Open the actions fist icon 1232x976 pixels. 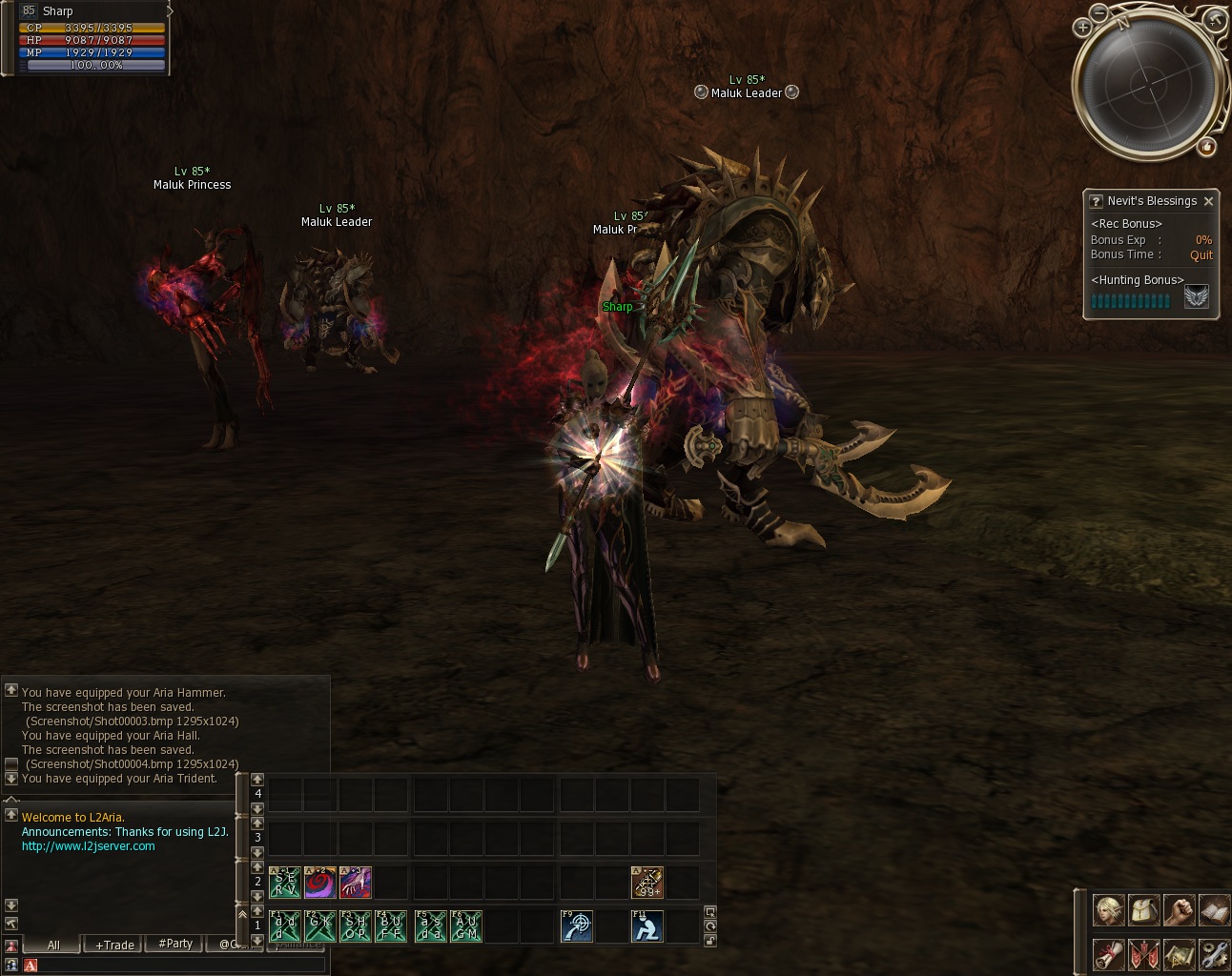click(x=1179, y=911)
